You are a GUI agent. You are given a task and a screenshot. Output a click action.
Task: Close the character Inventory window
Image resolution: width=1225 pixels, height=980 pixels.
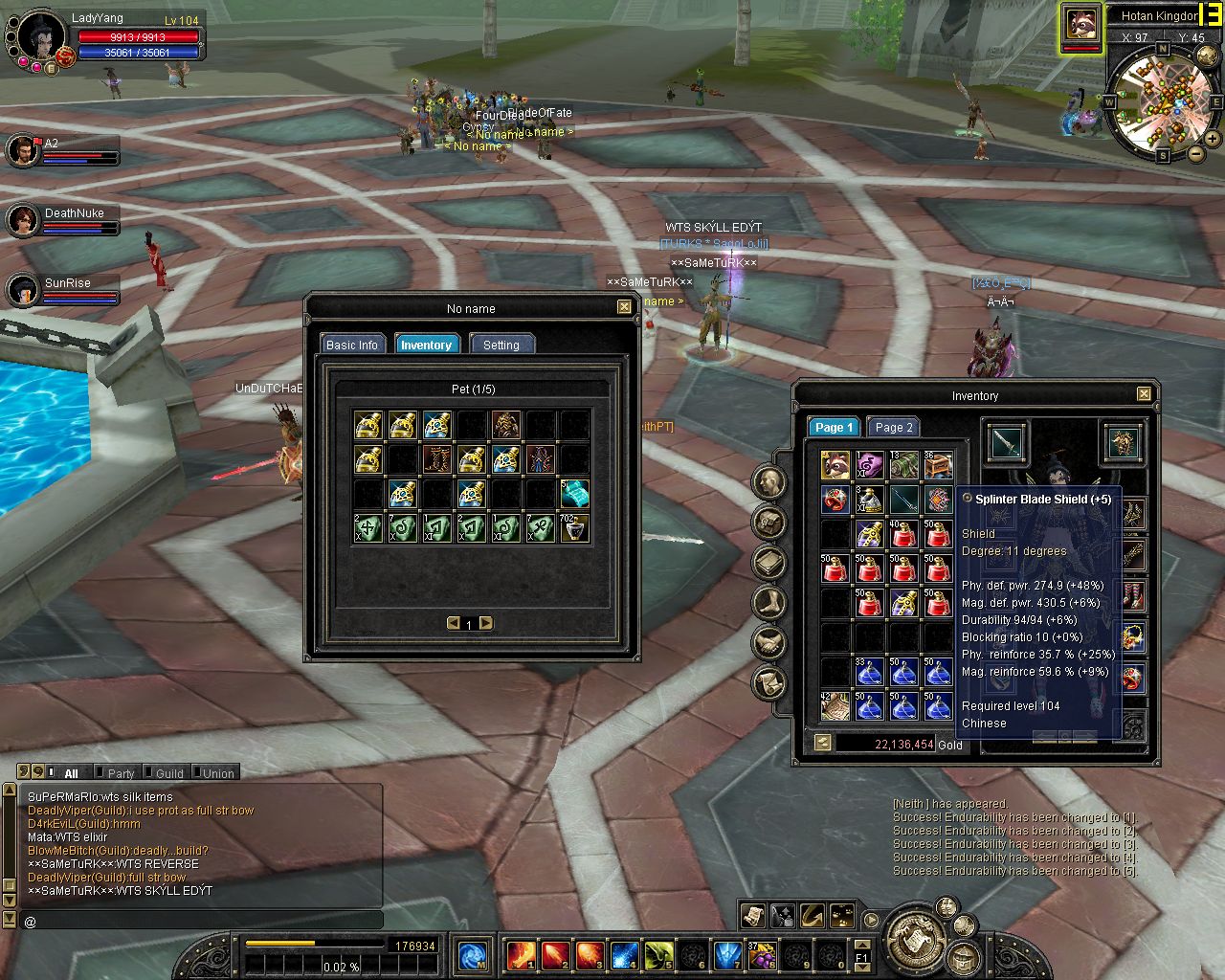click(x=1144, y=394)
